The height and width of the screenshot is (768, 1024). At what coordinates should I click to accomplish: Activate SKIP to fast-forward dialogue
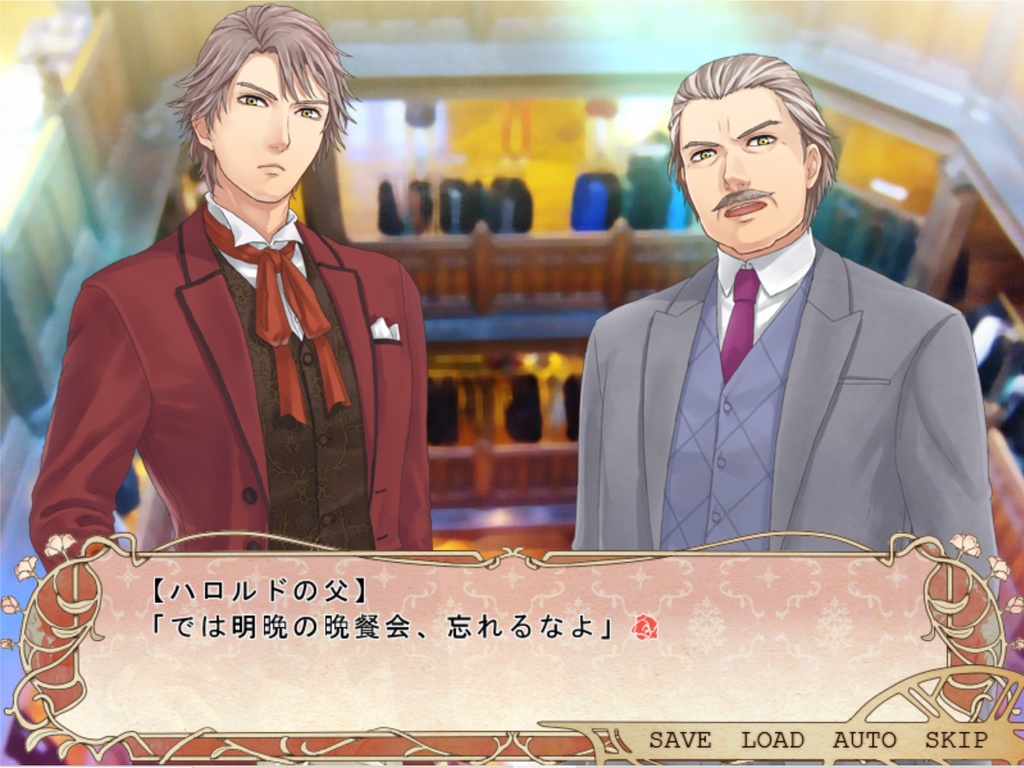(956, 740)
